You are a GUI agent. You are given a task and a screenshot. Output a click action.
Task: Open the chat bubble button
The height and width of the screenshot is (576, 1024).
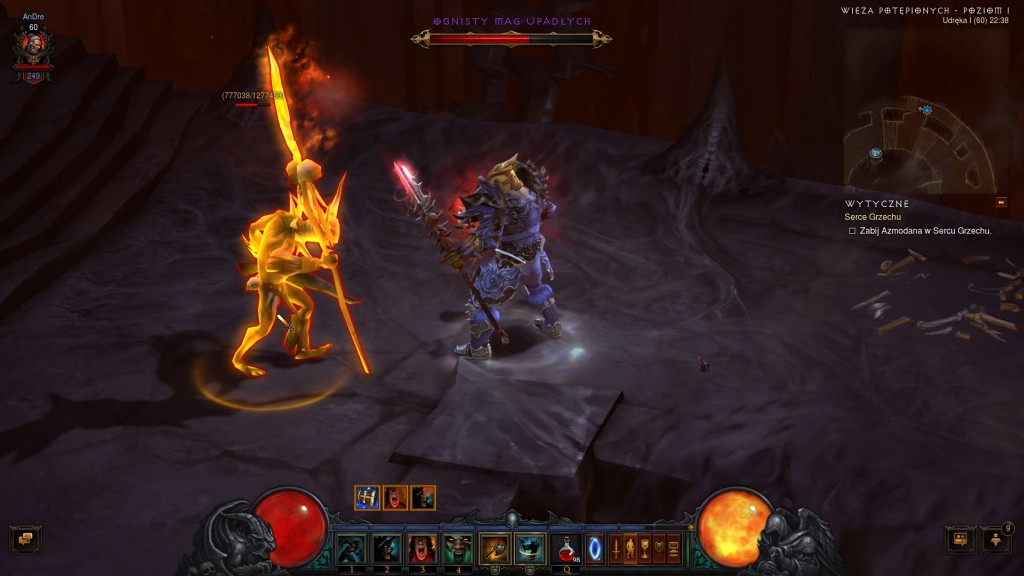click(26, 540)
